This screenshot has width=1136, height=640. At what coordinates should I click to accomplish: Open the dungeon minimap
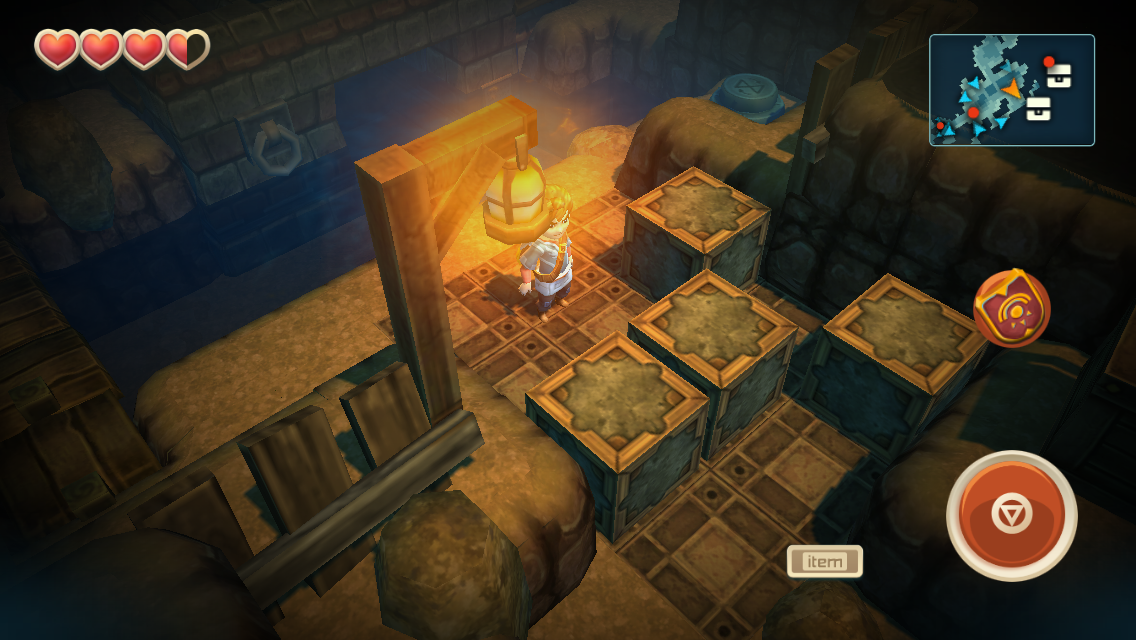point(1011,90)
